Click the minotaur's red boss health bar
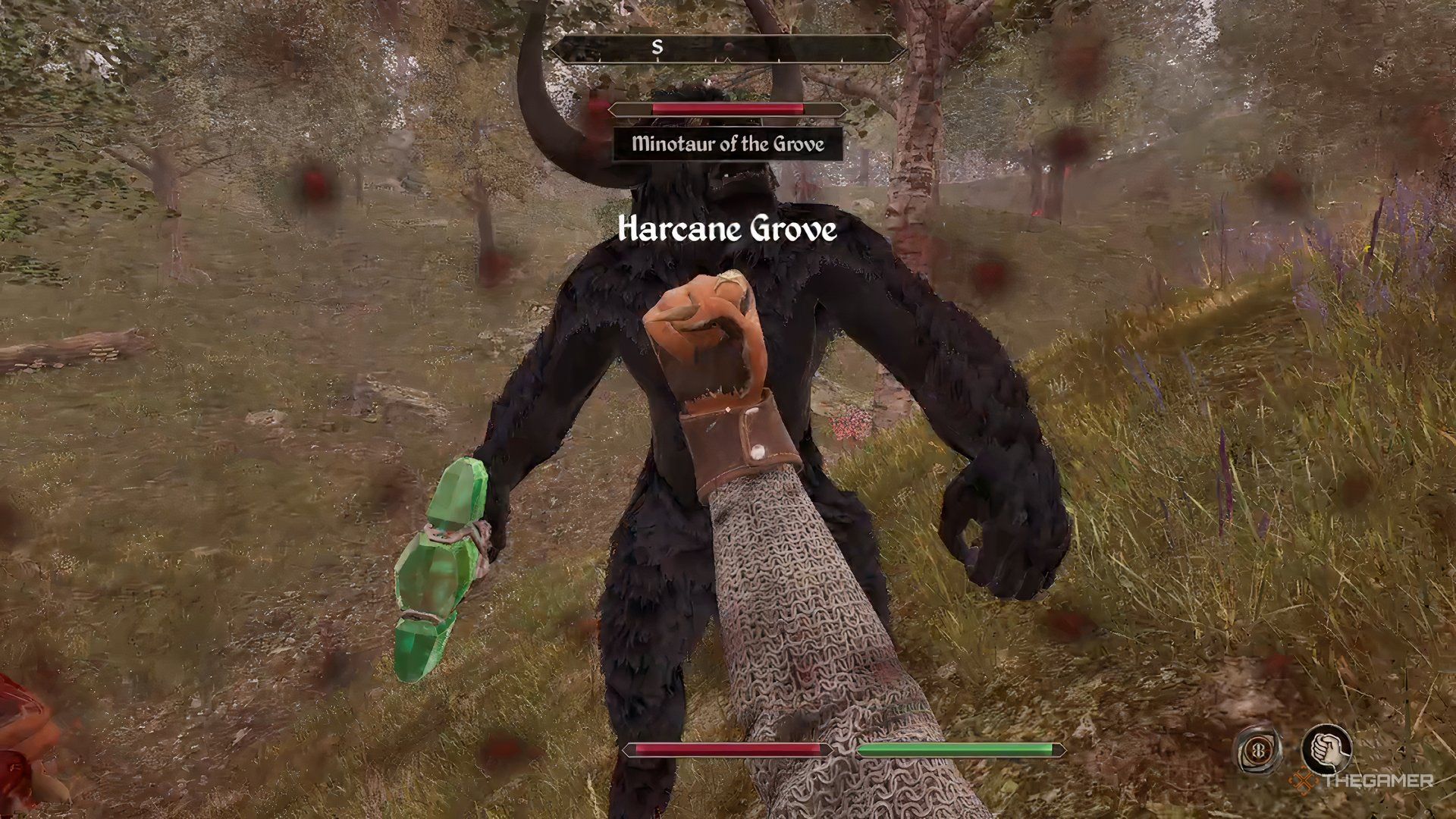The width and height of the screenshot is (1456, 819). click(x=728, y=111)
